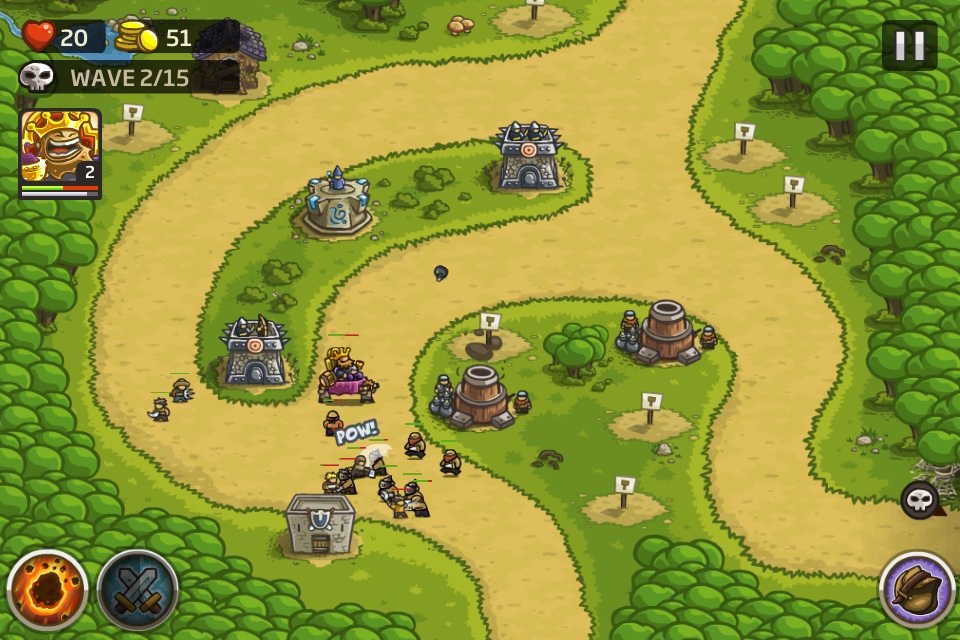Open the item bag

point(916,590)
